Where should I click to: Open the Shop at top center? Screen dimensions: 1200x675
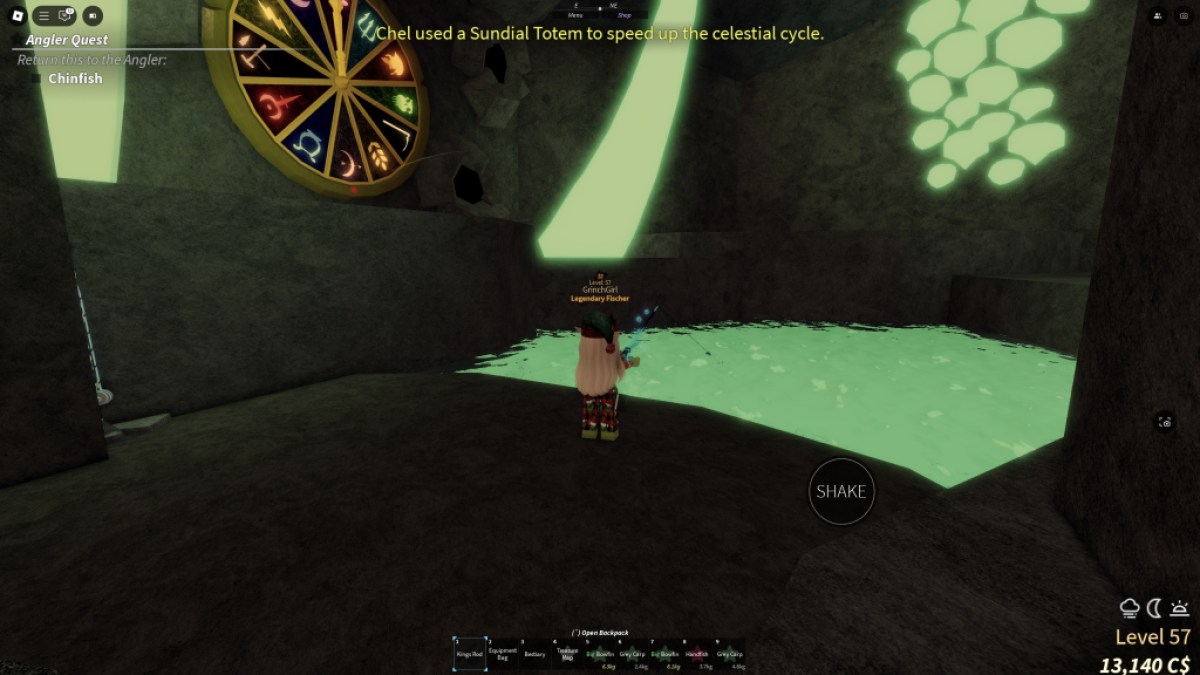click(x=625, y=16)
